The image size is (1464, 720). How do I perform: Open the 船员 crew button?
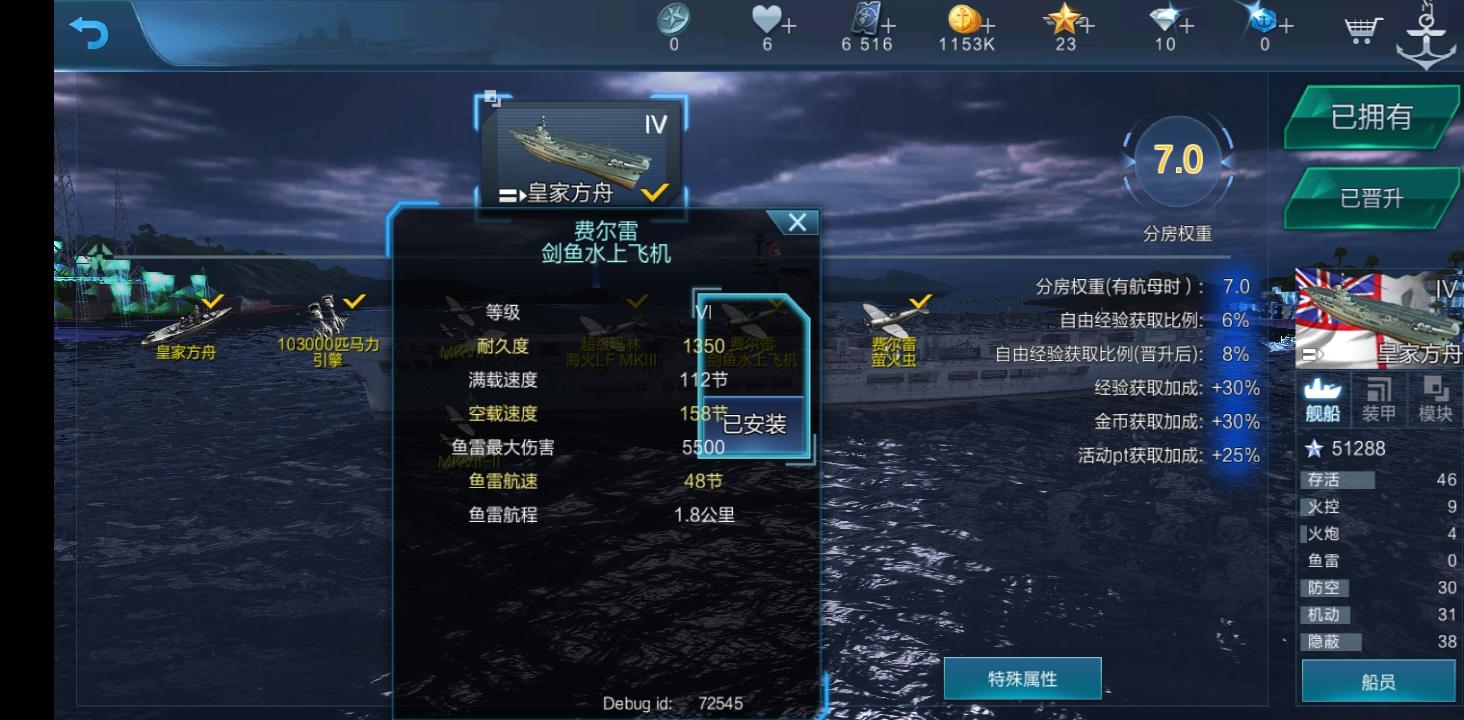pos(1380,682)
